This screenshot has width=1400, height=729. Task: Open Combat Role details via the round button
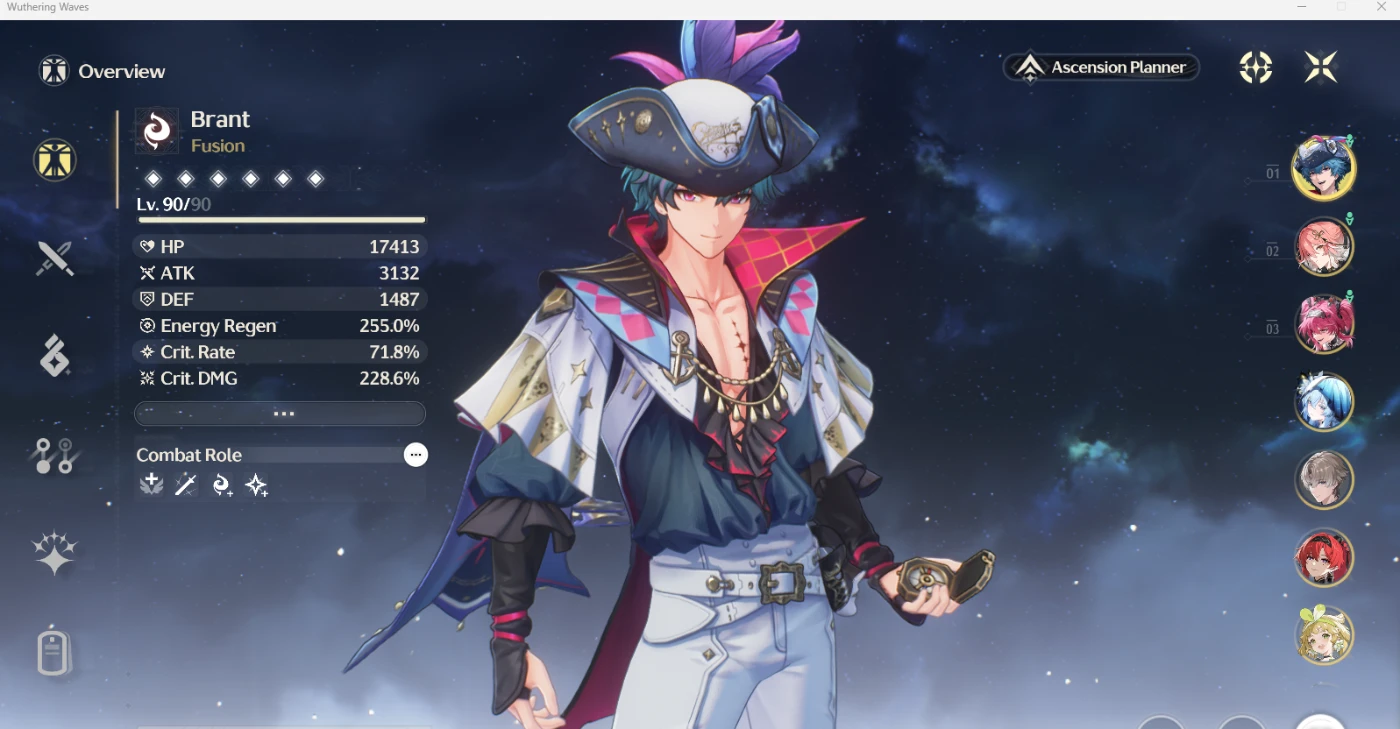(416, 455)
